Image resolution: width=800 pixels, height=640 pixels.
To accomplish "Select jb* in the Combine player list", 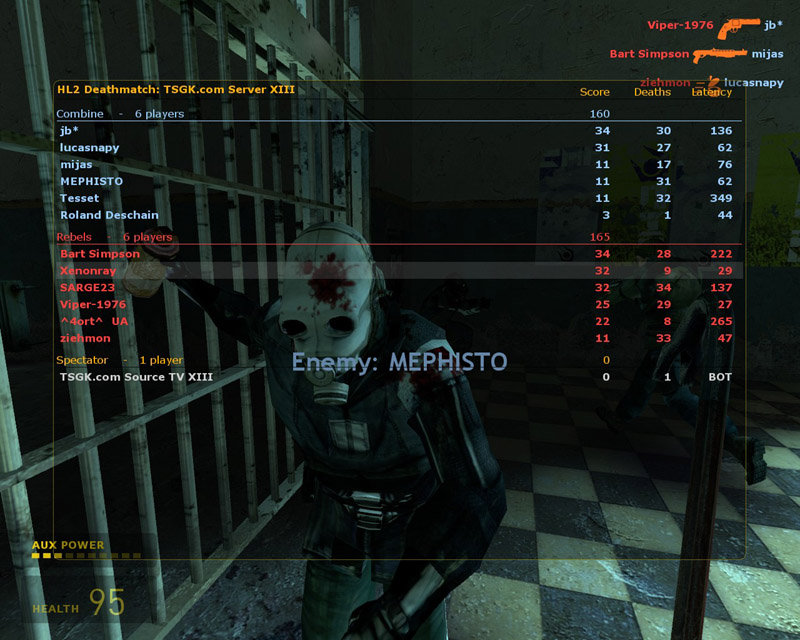I will (x=69, y=131).
